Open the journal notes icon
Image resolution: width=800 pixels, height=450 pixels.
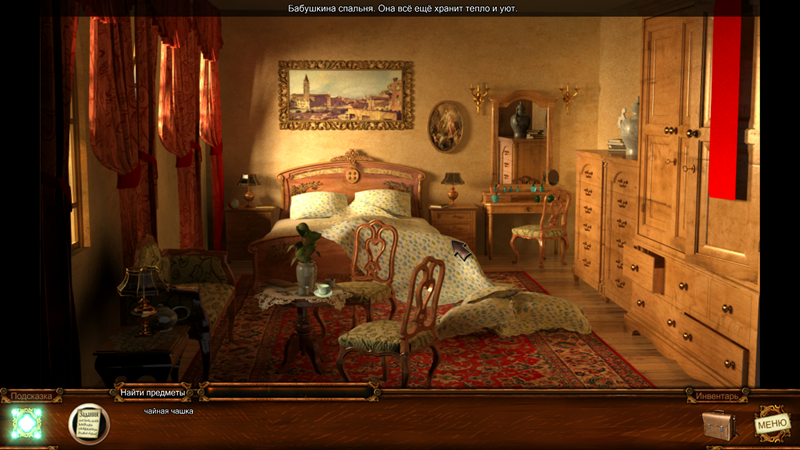(88, 423)
